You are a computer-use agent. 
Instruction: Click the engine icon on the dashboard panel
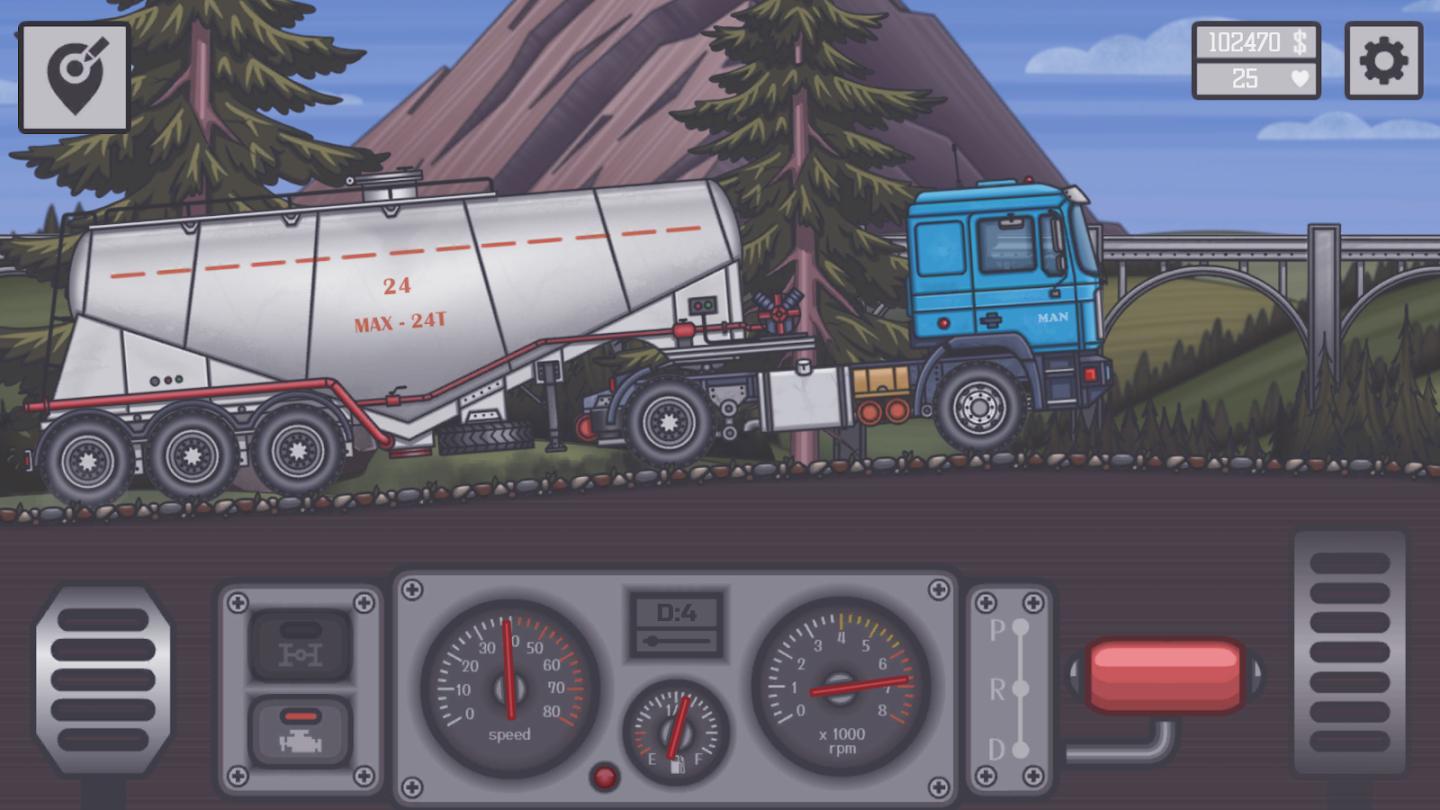point(299,734)
